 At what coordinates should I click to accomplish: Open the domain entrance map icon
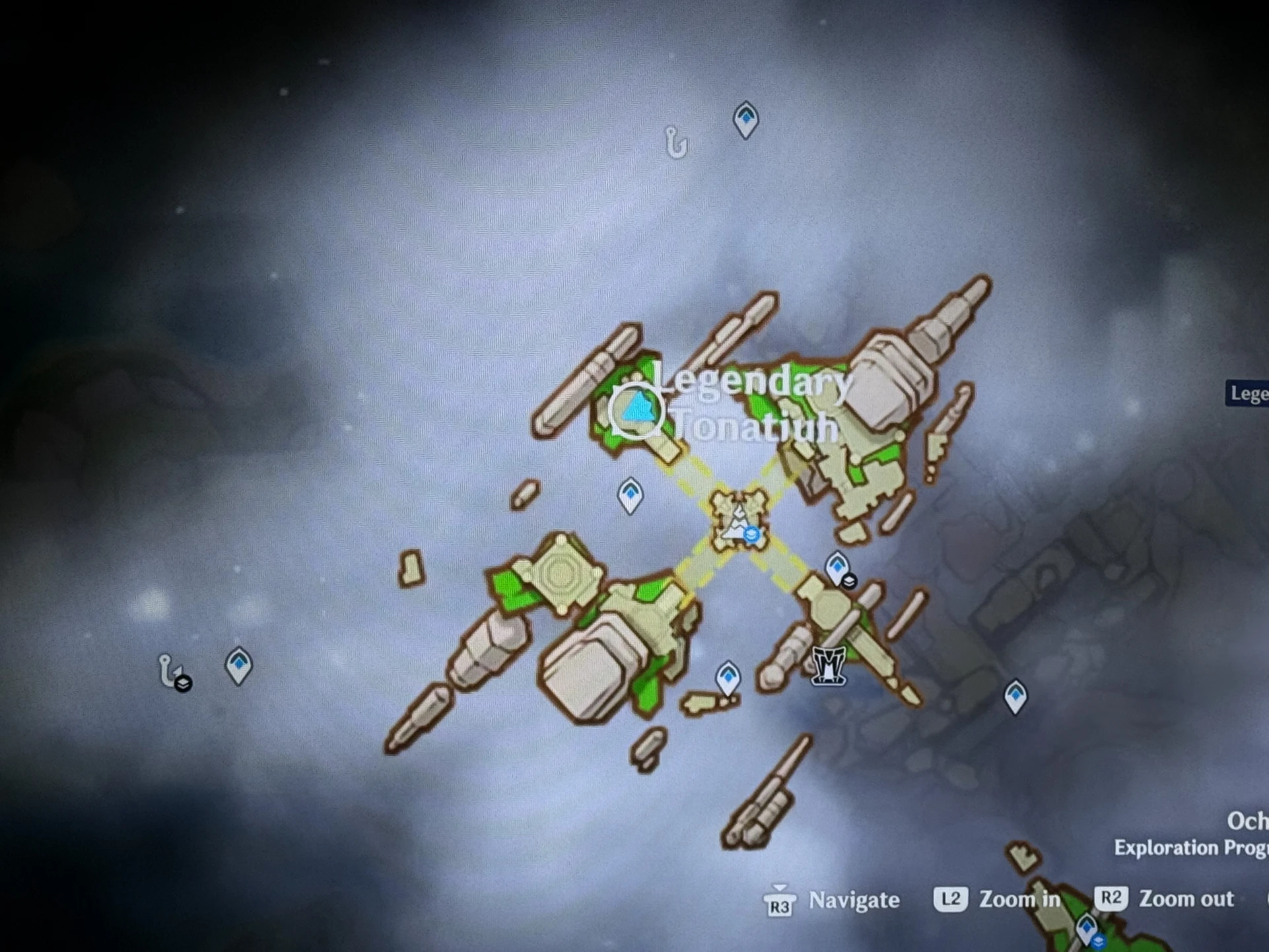(x=828, y=664)
